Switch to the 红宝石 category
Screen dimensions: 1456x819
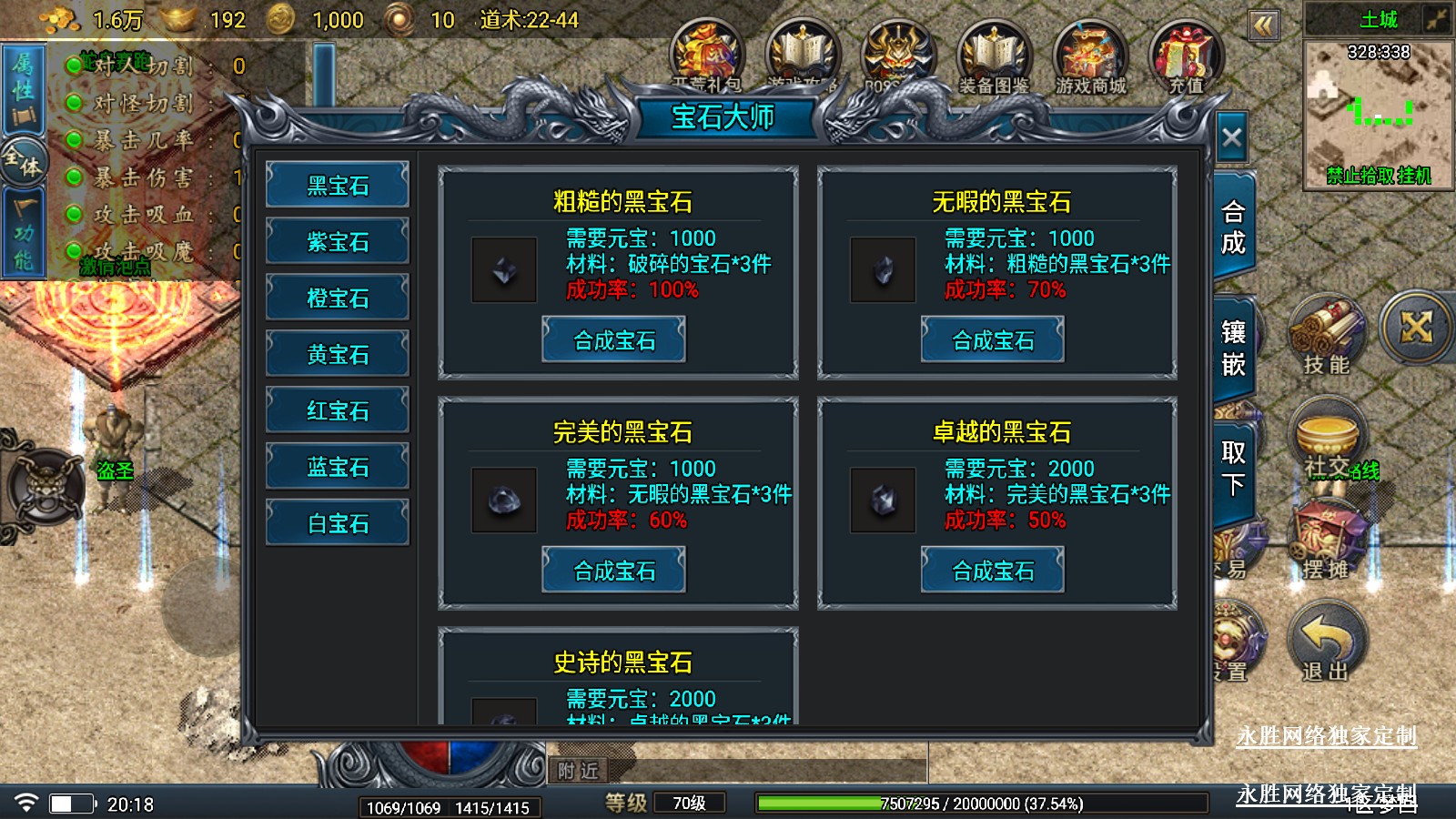pyautogui.click(x=338, y=410)
